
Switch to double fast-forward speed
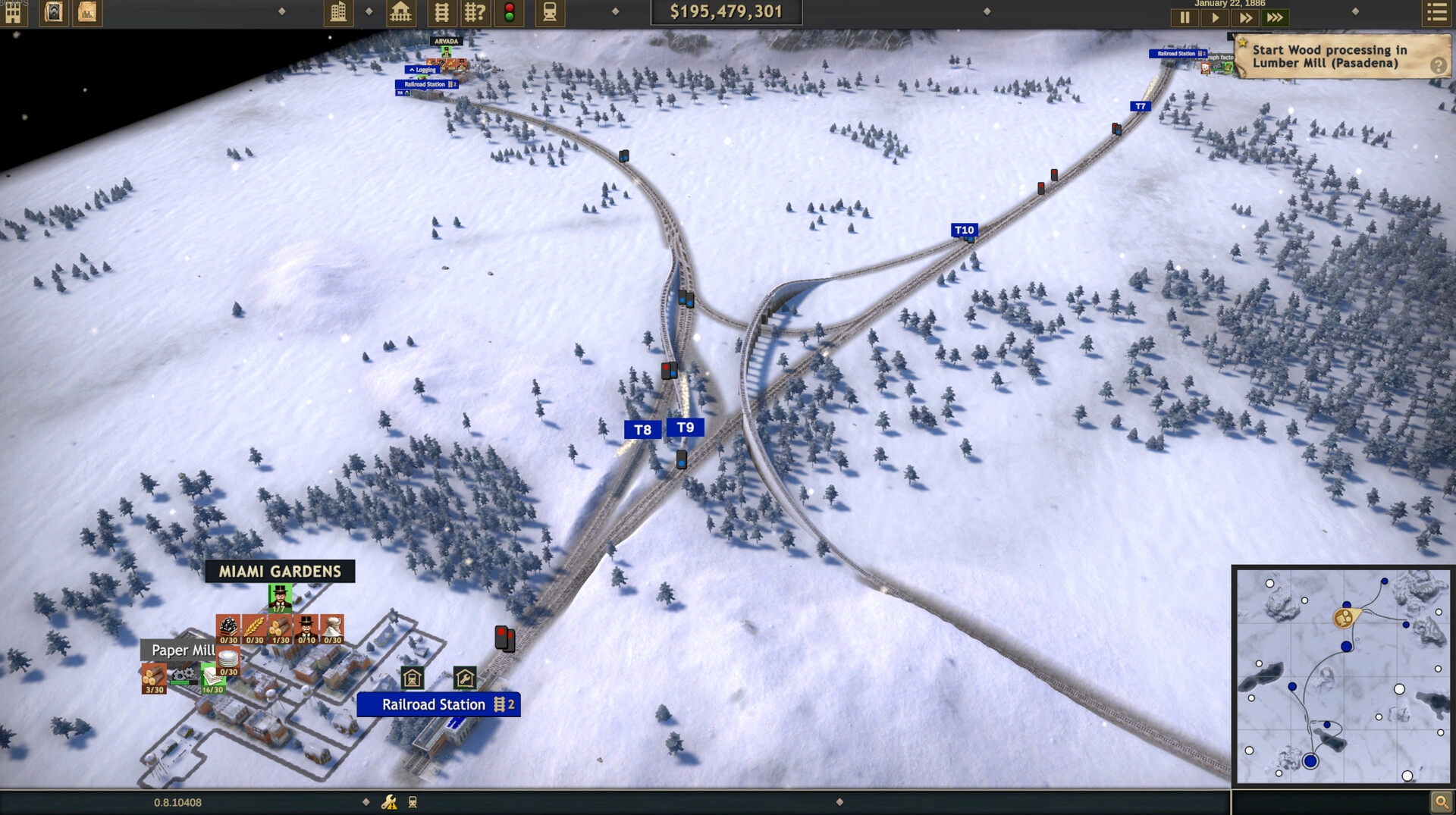1245,17
